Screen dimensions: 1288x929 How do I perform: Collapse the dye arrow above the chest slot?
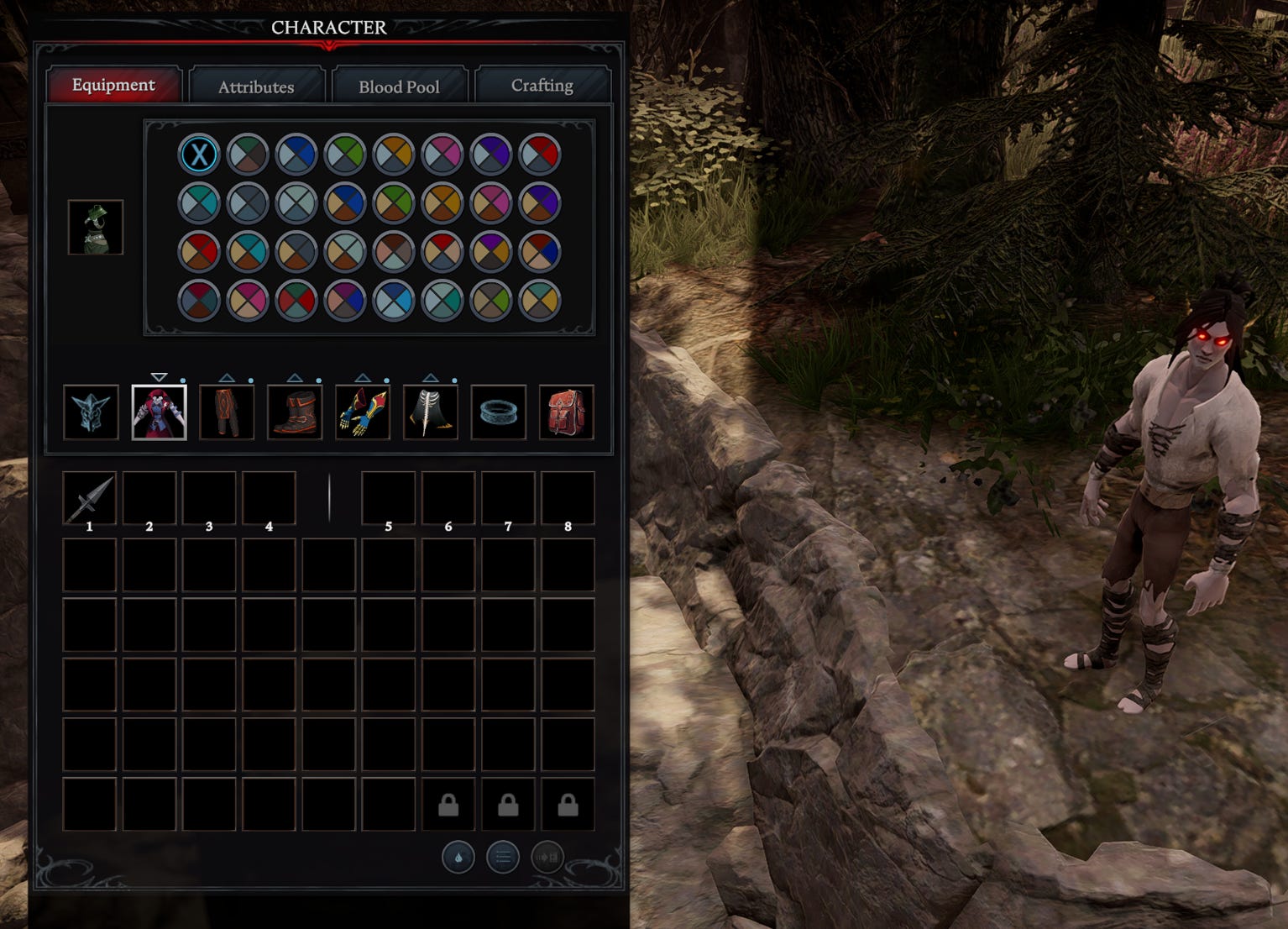[159, 378]
